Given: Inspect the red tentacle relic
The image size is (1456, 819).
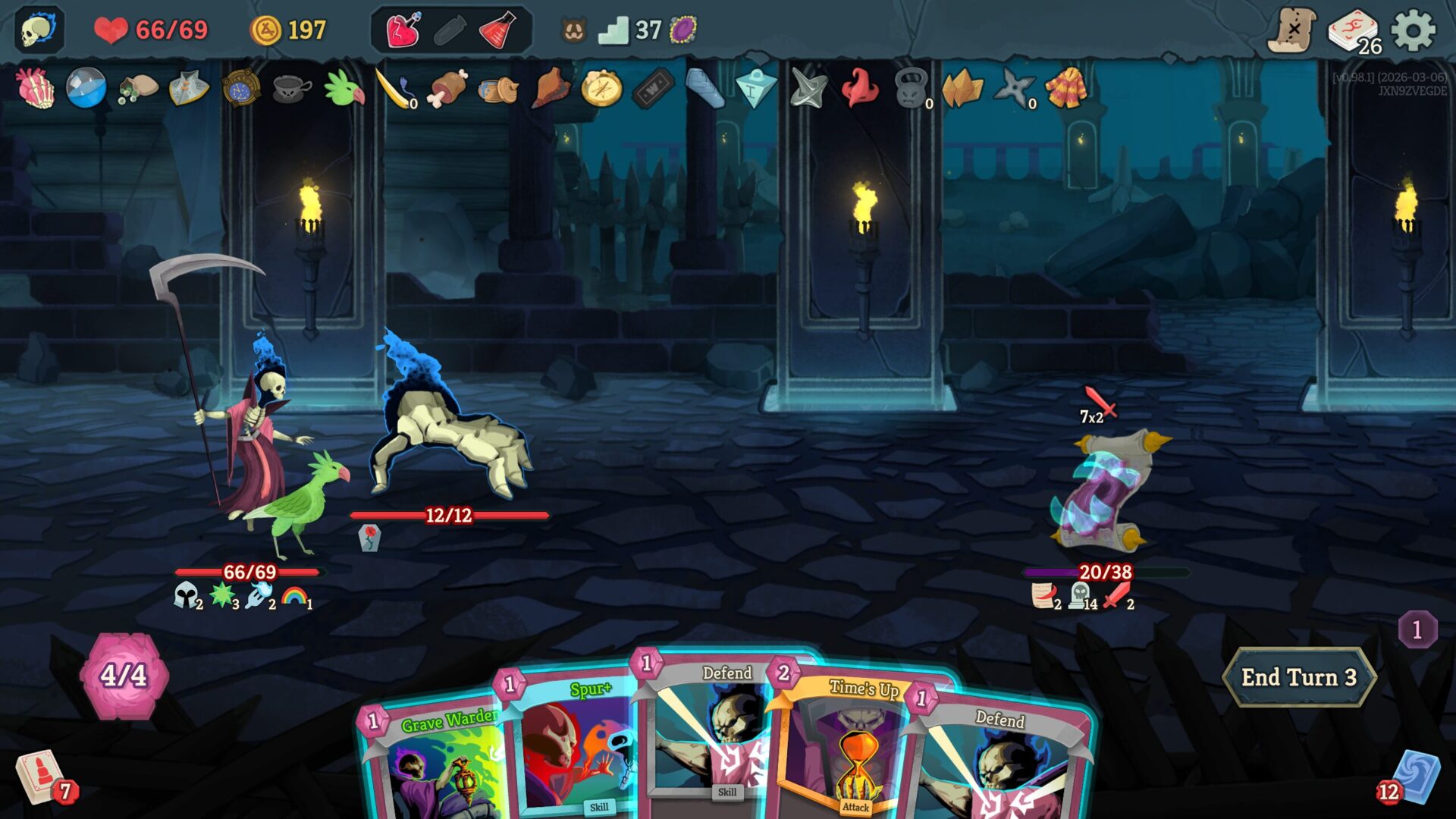Looking at the screenshot, I should click(860, 88).
